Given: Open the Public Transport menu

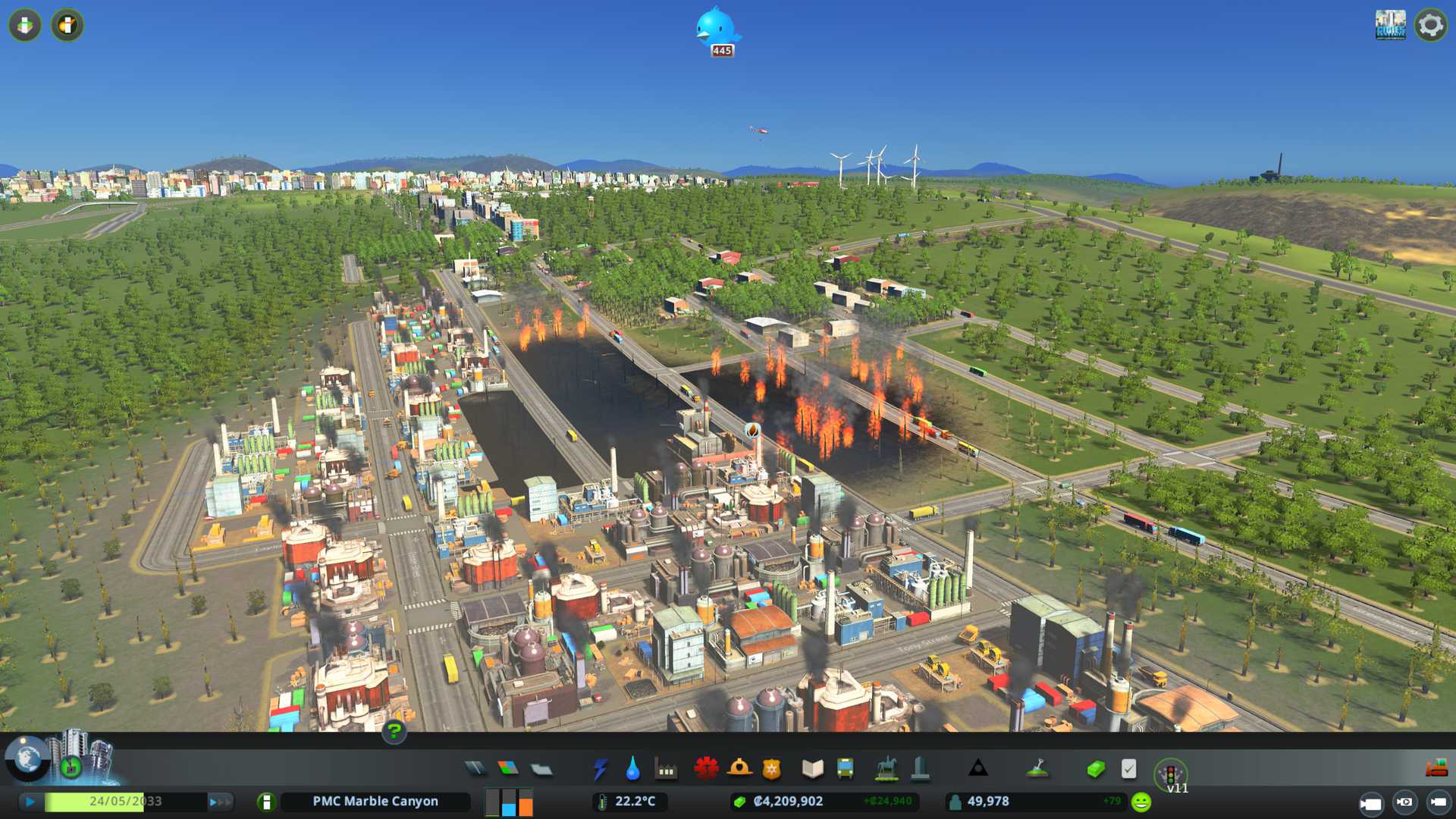Looking at the screenshot, I should click(845, 769).
